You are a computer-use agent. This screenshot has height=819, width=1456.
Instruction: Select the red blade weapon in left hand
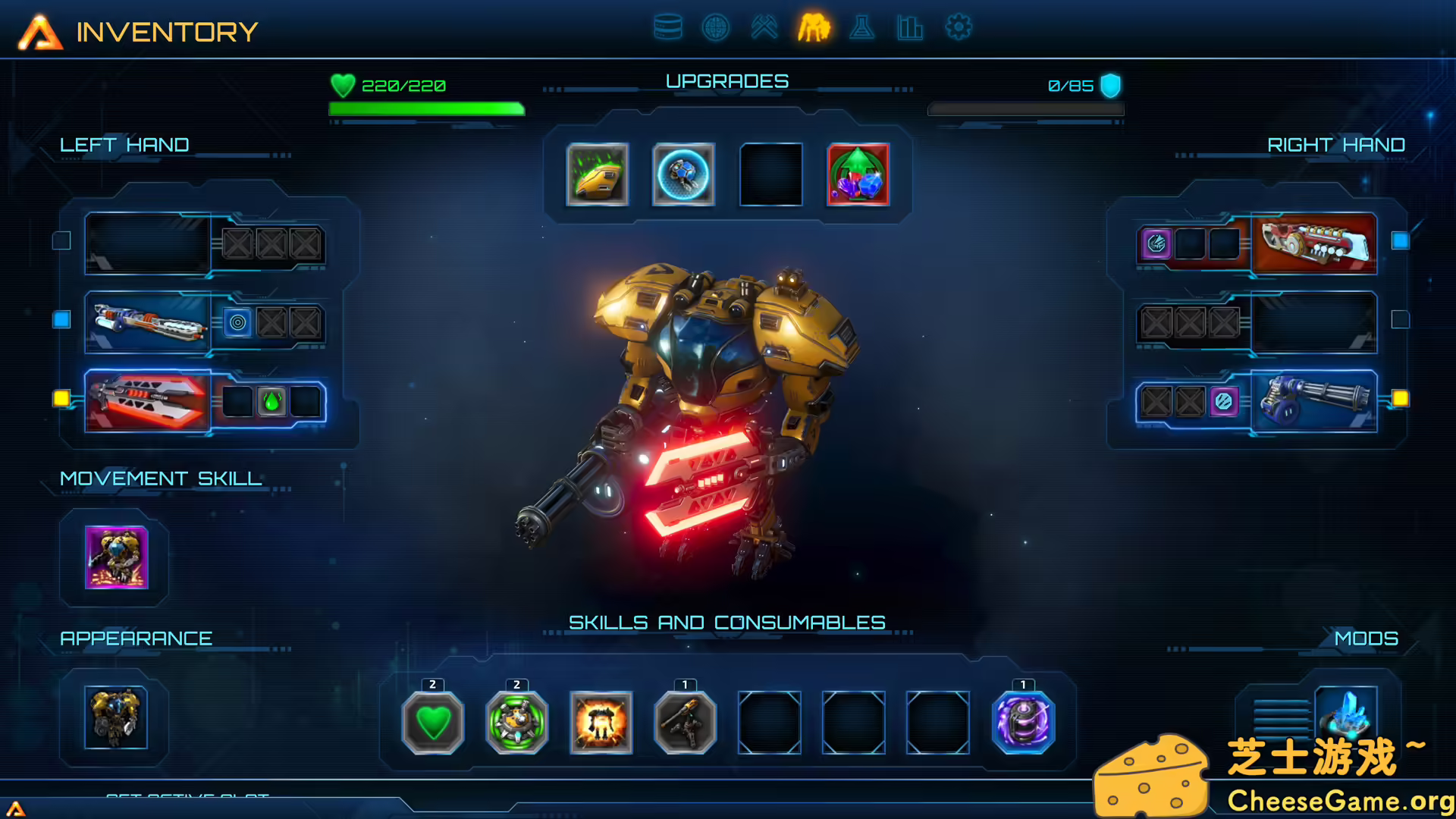[146, 402]
